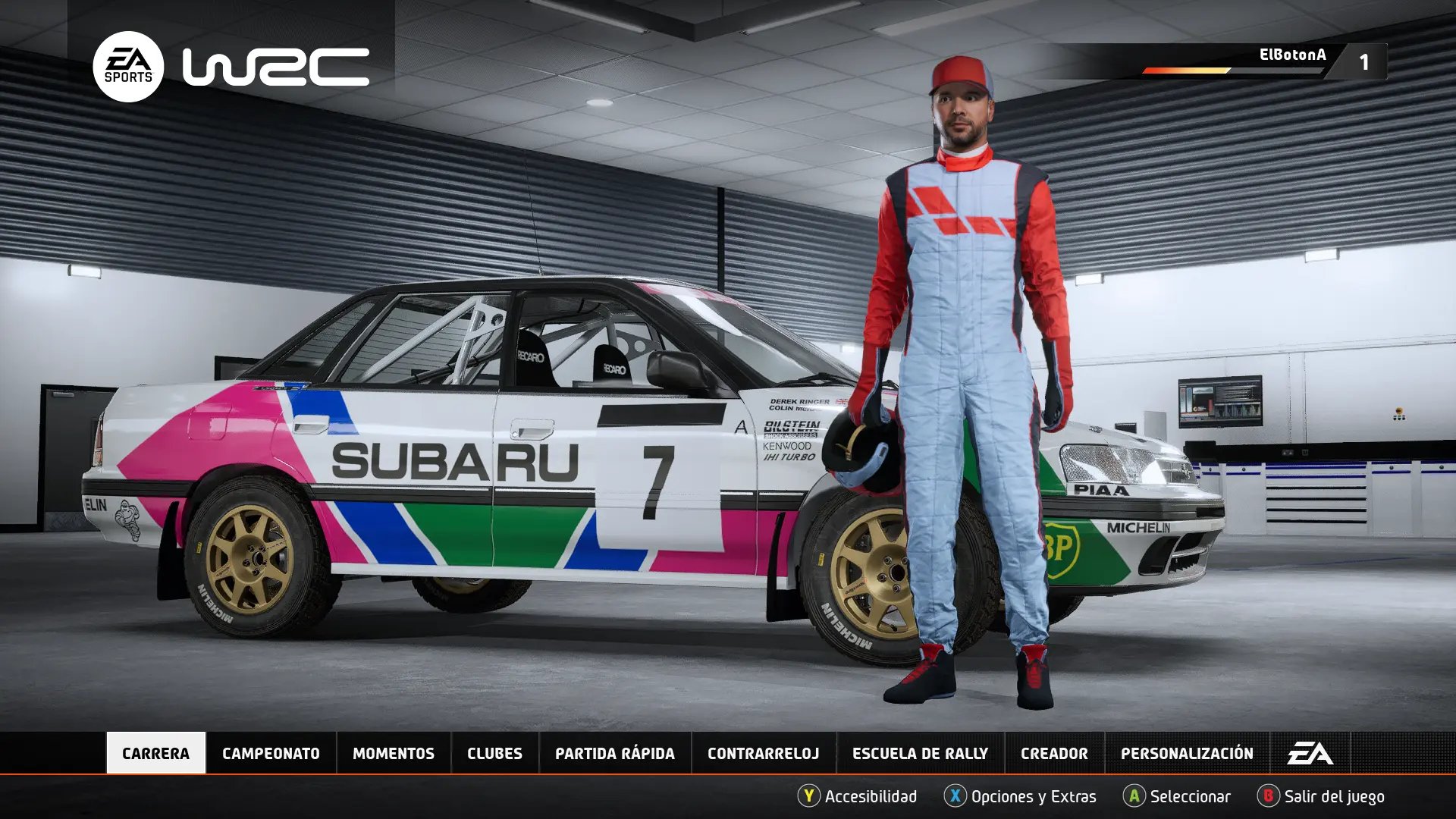Viewport: 1456px width, 819px height.
Task: Select the Personalización tab
Action: tap(1187, 753)
